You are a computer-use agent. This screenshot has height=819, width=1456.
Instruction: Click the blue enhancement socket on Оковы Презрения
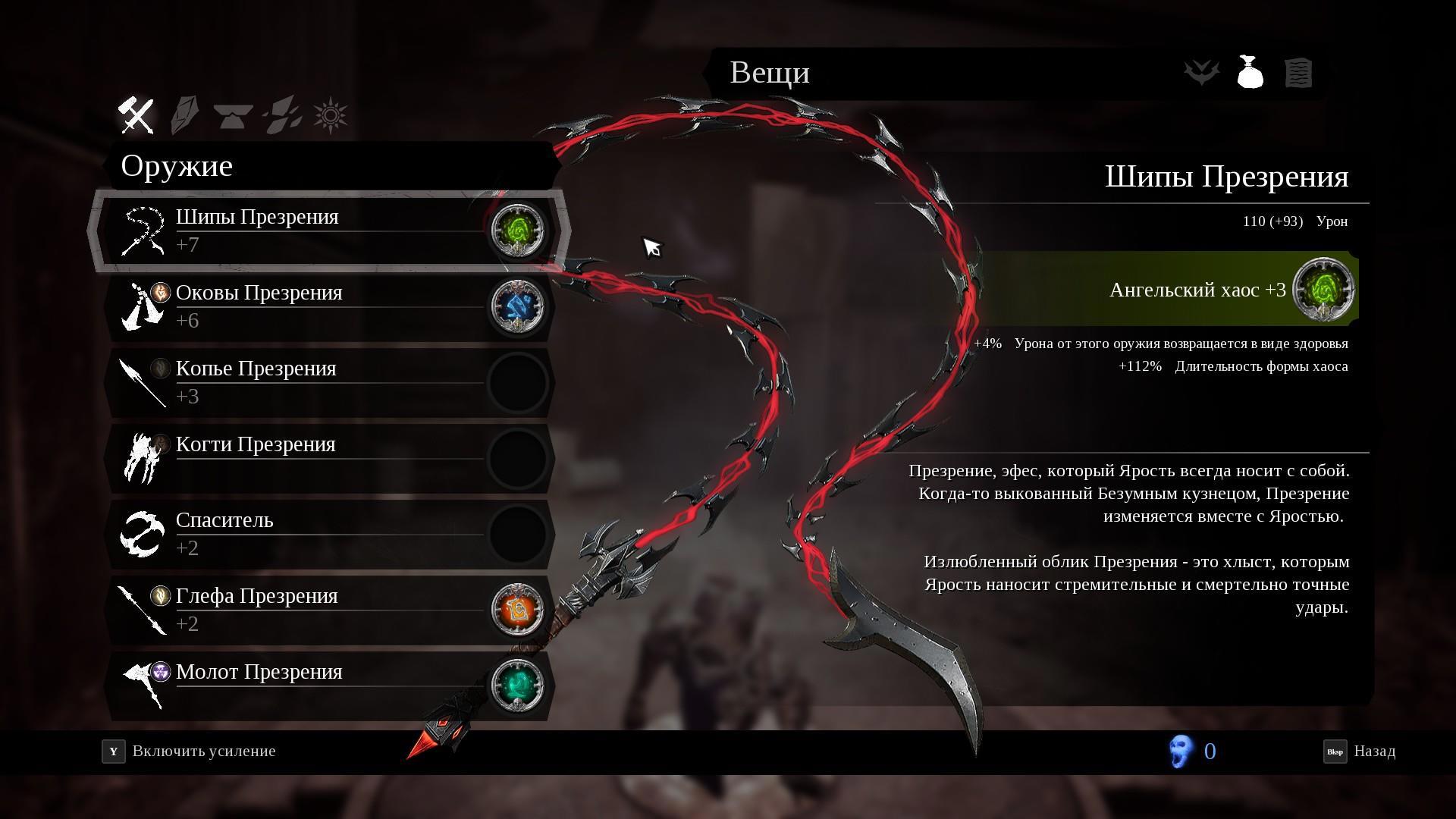[518, 306]
